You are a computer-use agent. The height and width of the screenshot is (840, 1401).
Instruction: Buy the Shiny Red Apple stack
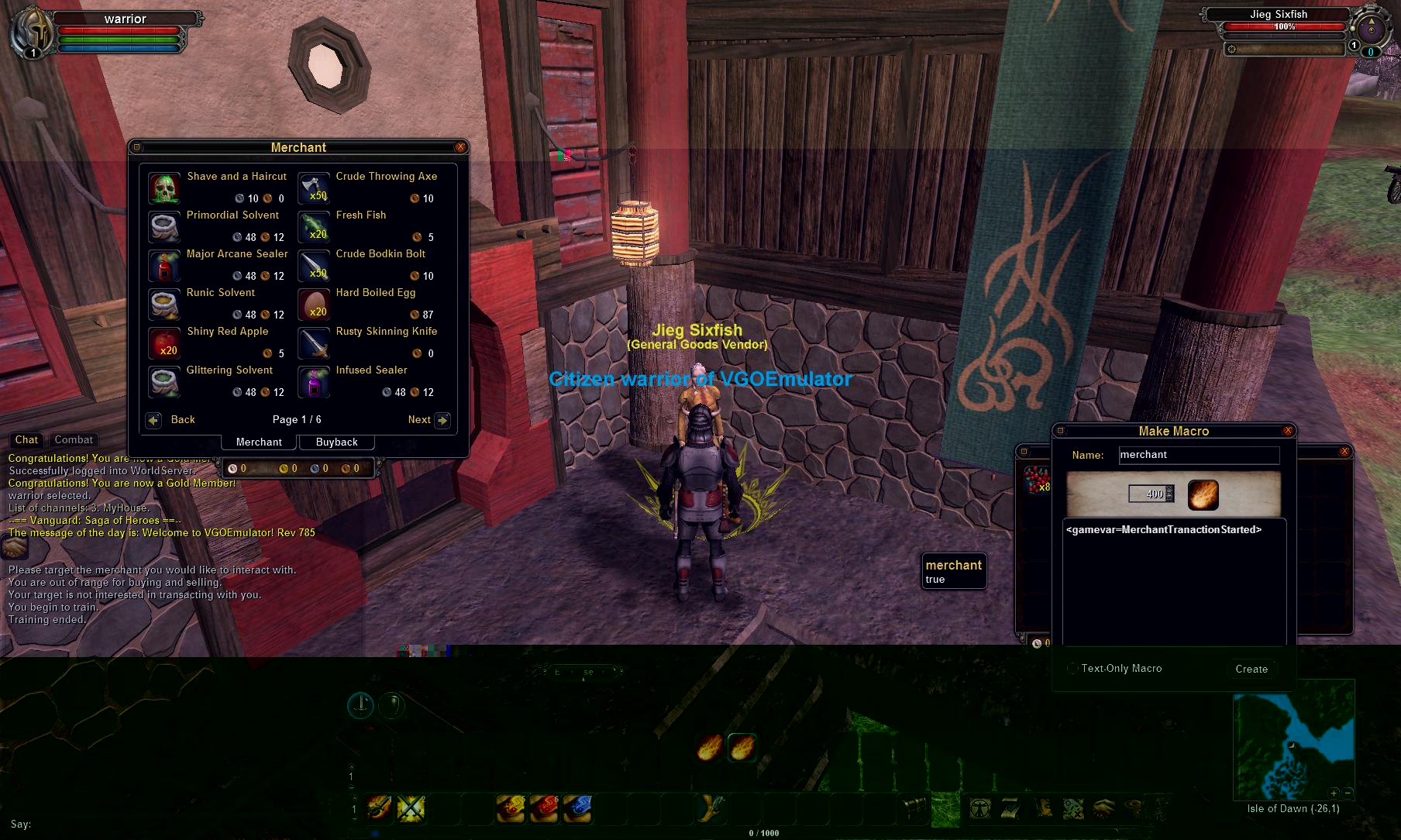(x=164, y=343)
